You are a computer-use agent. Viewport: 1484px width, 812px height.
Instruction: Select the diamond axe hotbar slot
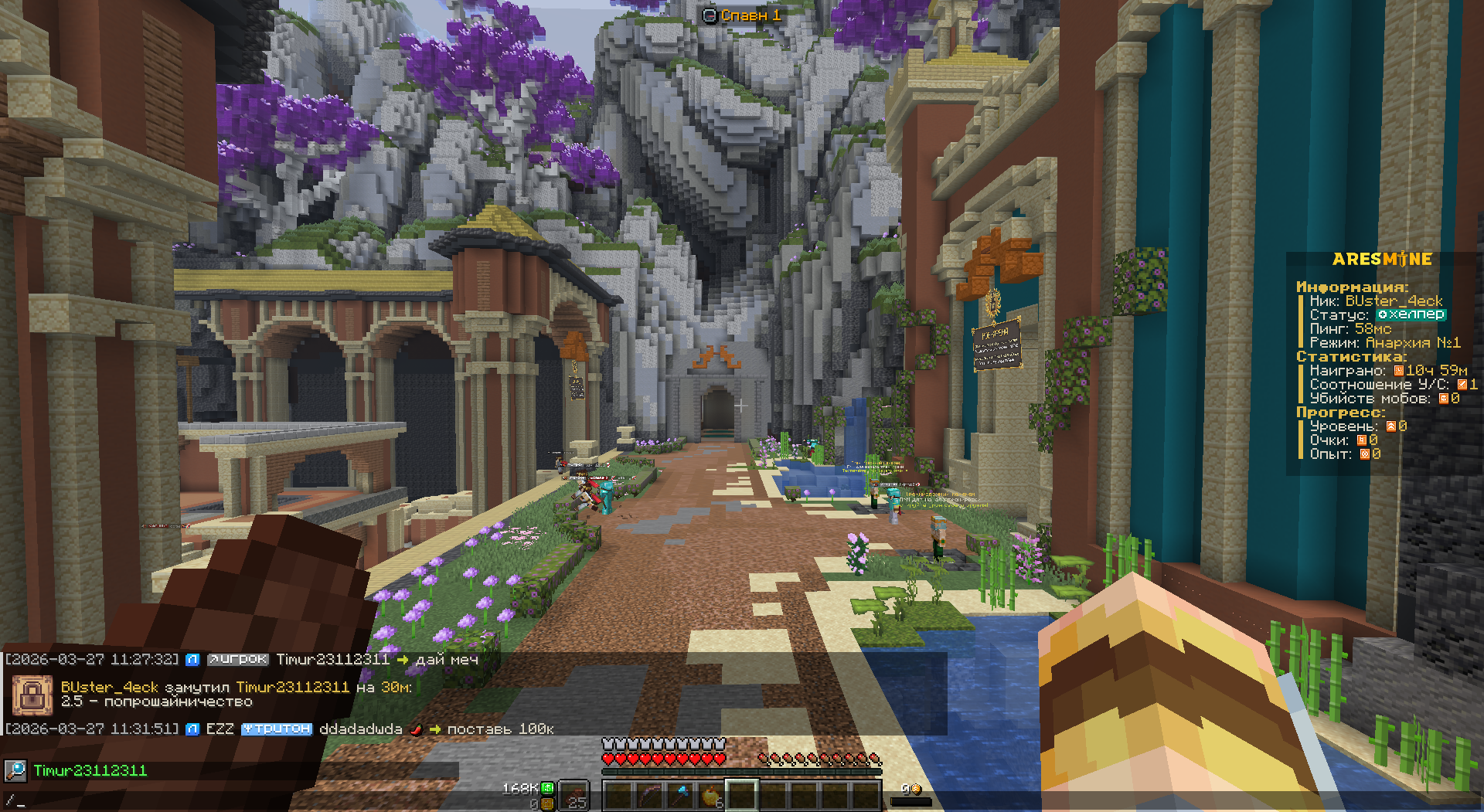[680, 795]
